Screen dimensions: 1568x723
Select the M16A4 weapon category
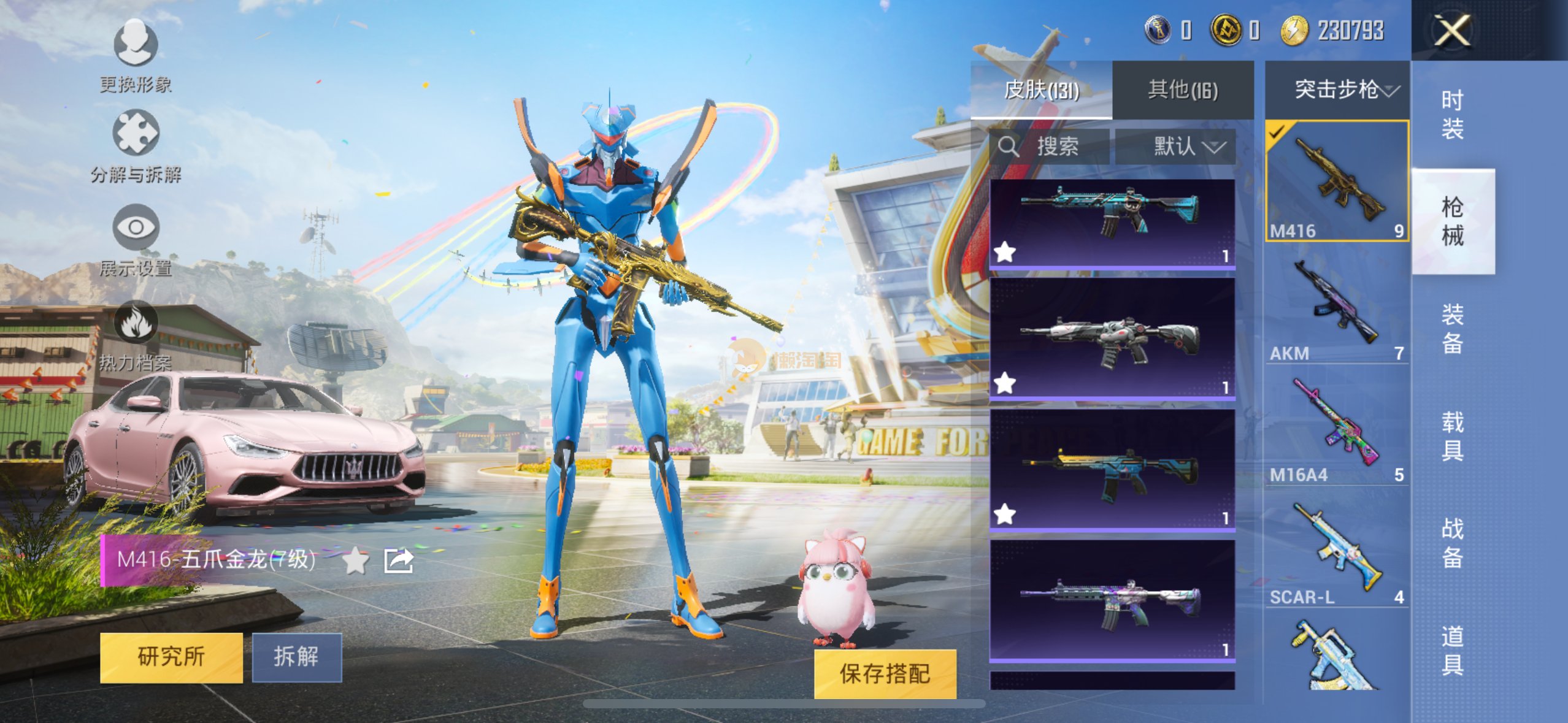(x=1336, y=427)
